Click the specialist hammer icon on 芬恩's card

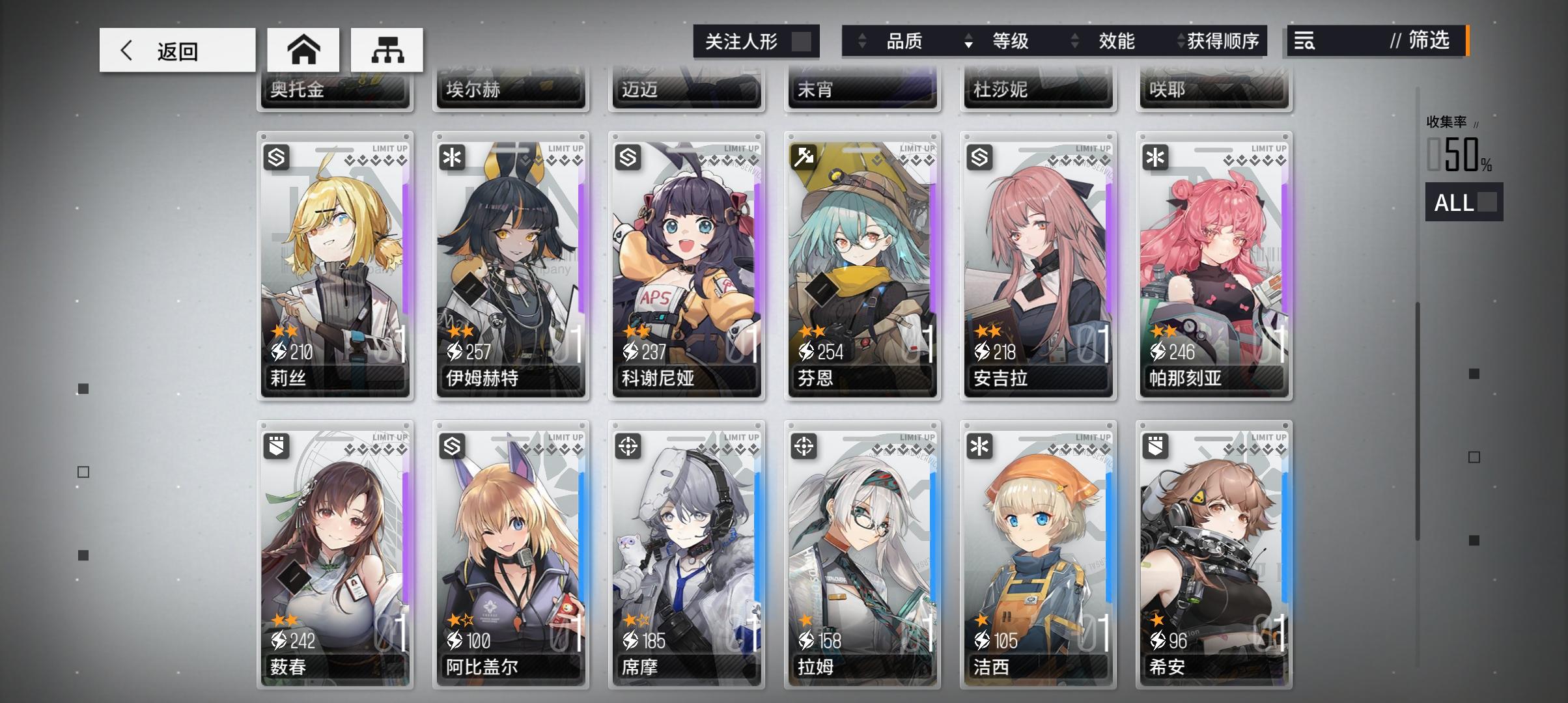click(x=805, y=156)
